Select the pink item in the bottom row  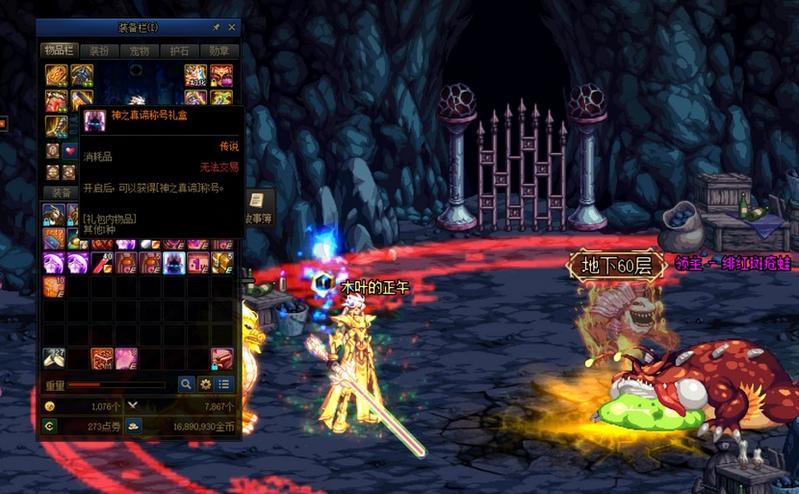125,358
